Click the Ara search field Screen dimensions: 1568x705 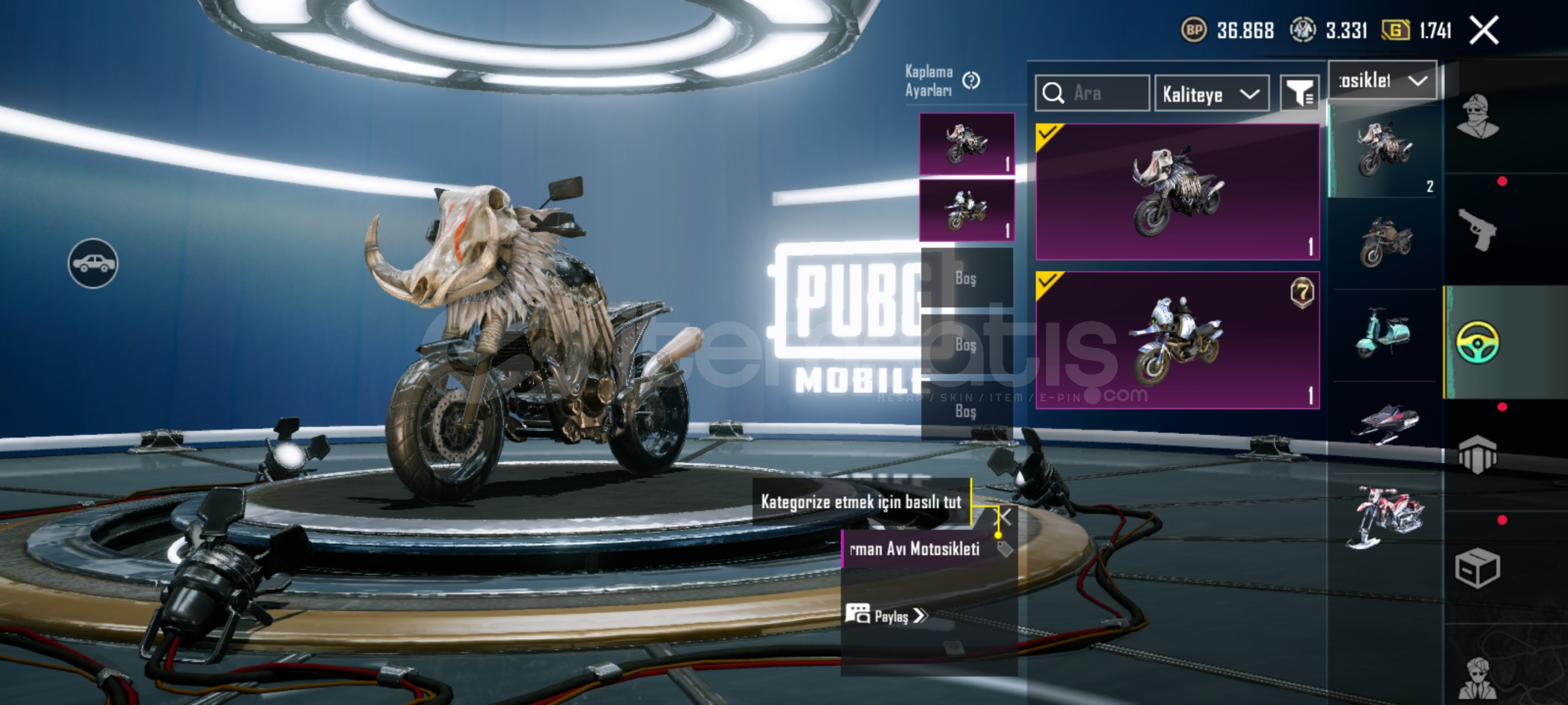point(1092,93)
